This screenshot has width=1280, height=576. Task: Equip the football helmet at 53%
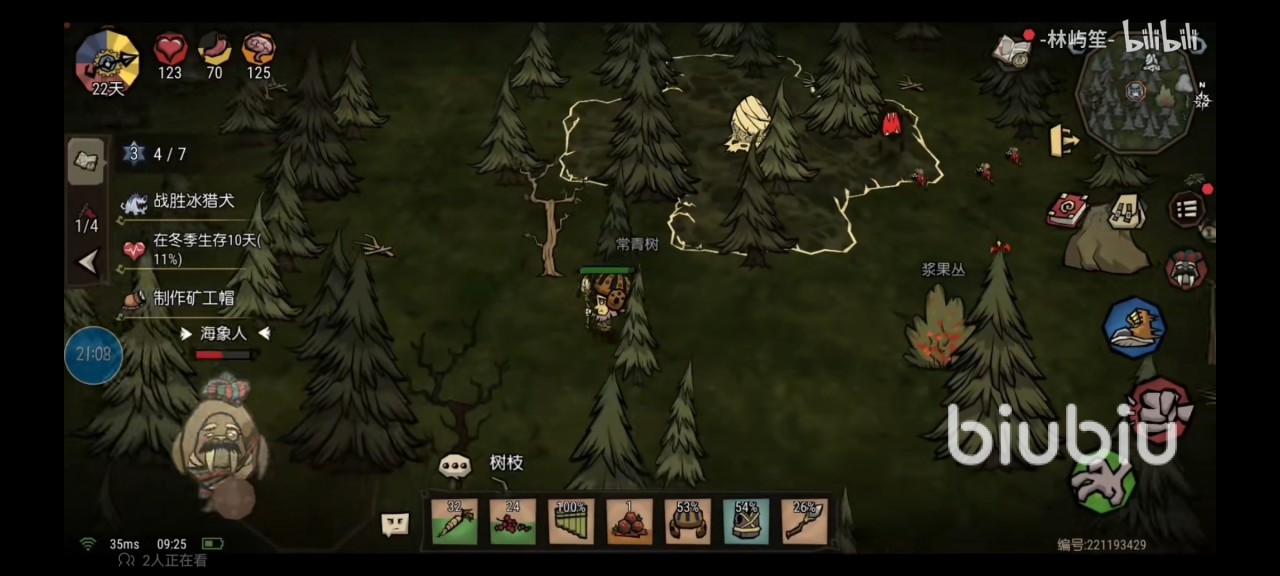[x=688, y=521]
